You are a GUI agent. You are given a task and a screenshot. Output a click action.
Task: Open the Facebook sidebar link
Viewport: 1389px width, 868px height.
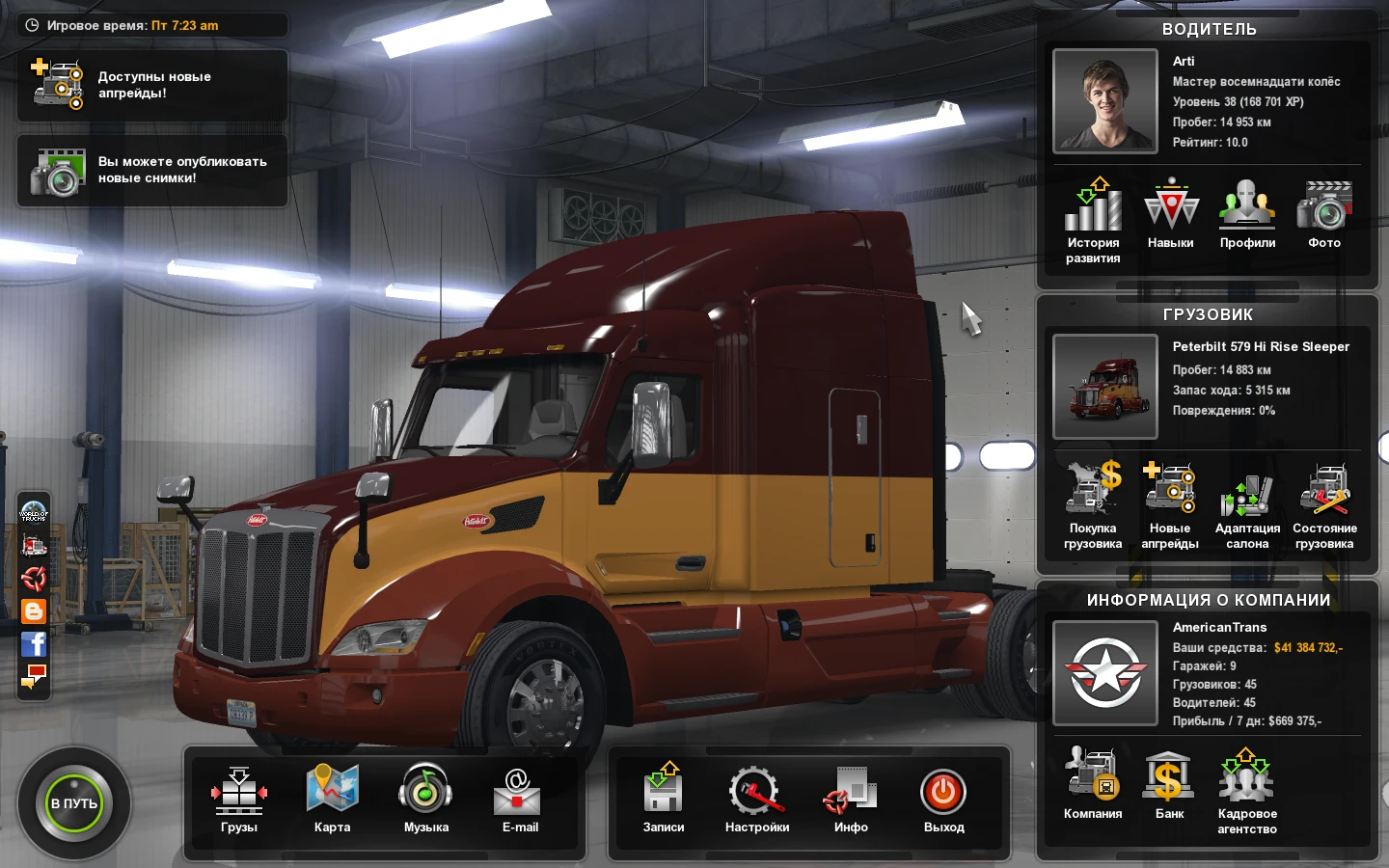[x=33, y=644]
